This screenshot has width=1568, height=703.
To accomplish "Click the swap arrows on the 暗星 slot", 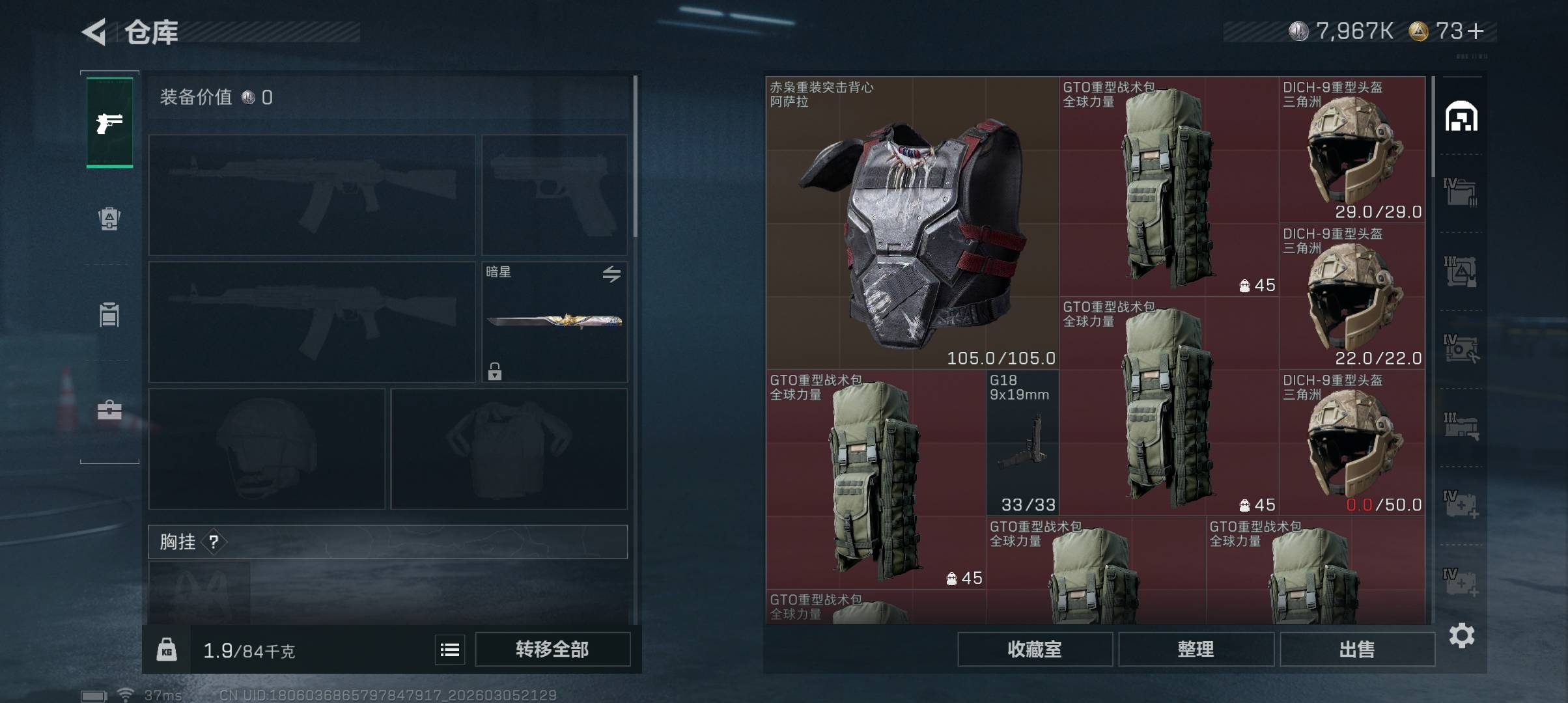I will [x=611, y=274].
